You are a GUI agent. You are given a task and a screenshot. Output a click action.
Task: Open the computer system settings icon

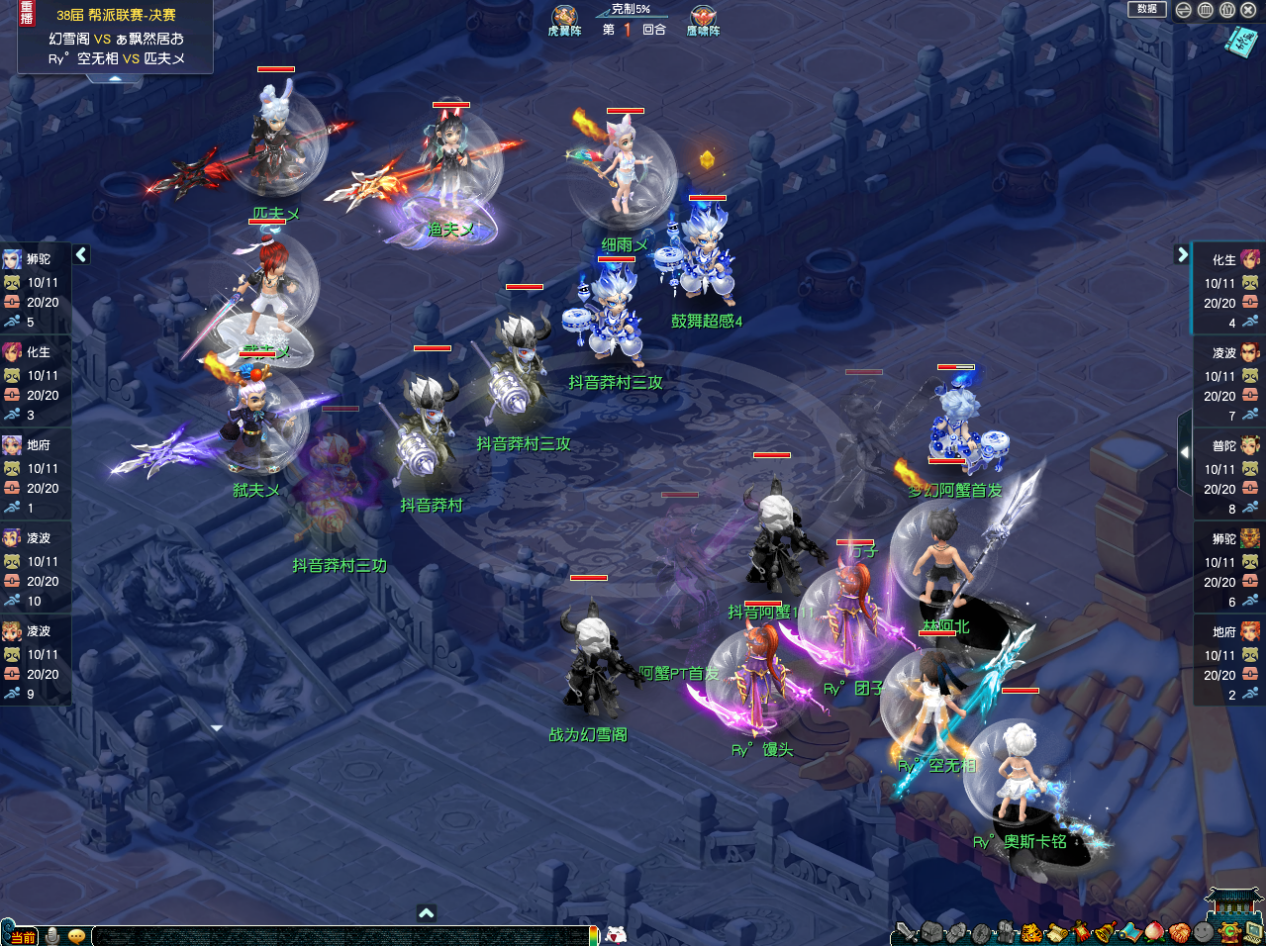click(x=1253, y=934)
